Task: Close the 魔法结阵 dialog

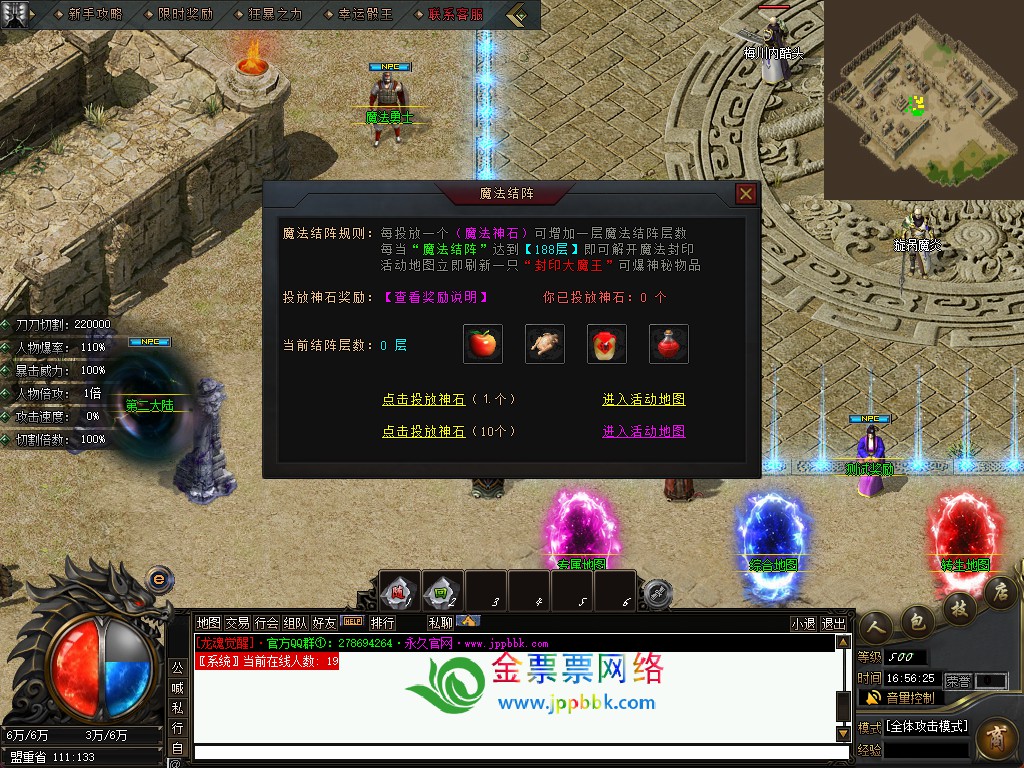Action: (x=745, y=194)
